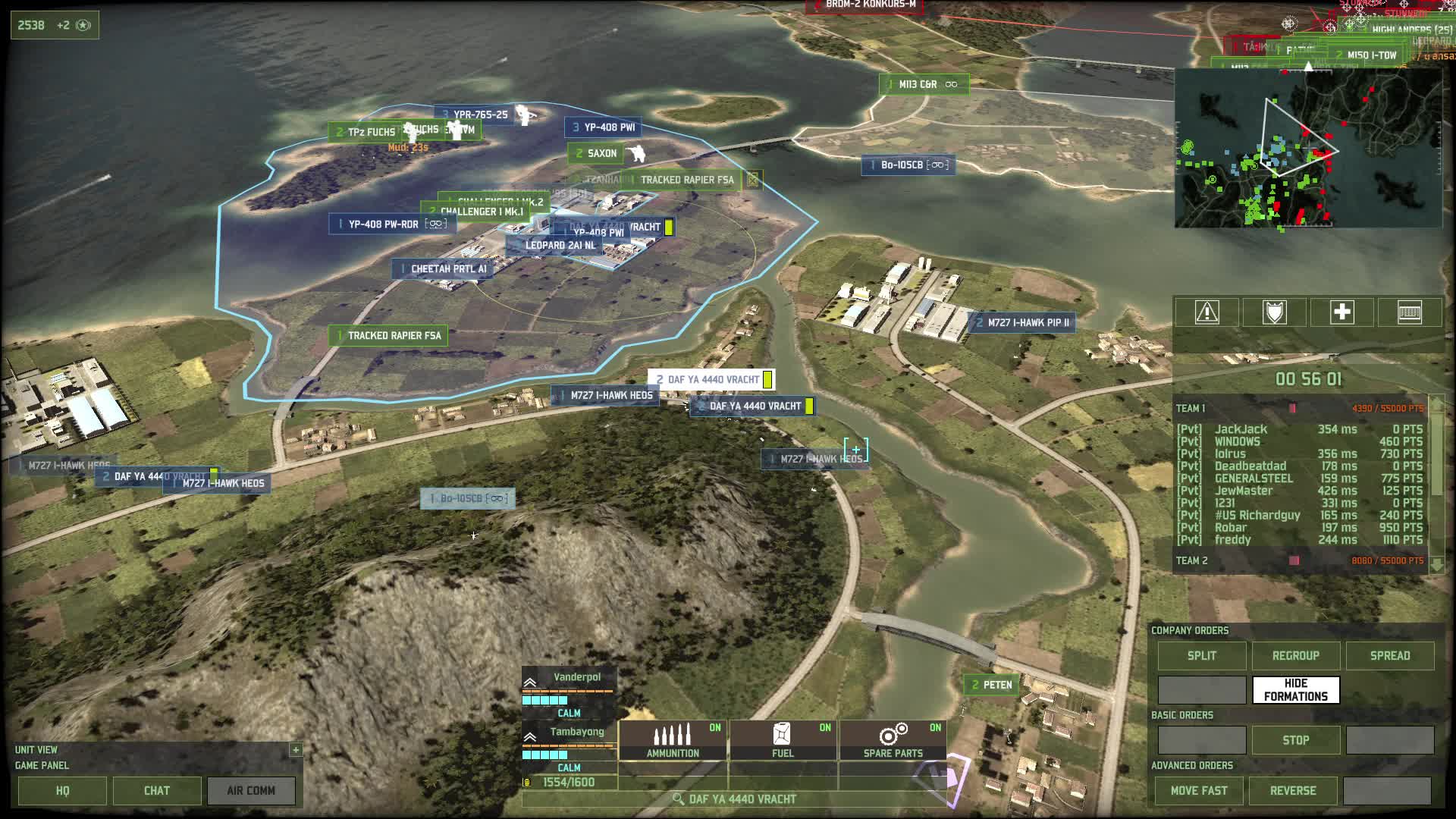The image size is (1456, 819).
Task: Expand the Unit View panel plus button
Action: (296, 749)
